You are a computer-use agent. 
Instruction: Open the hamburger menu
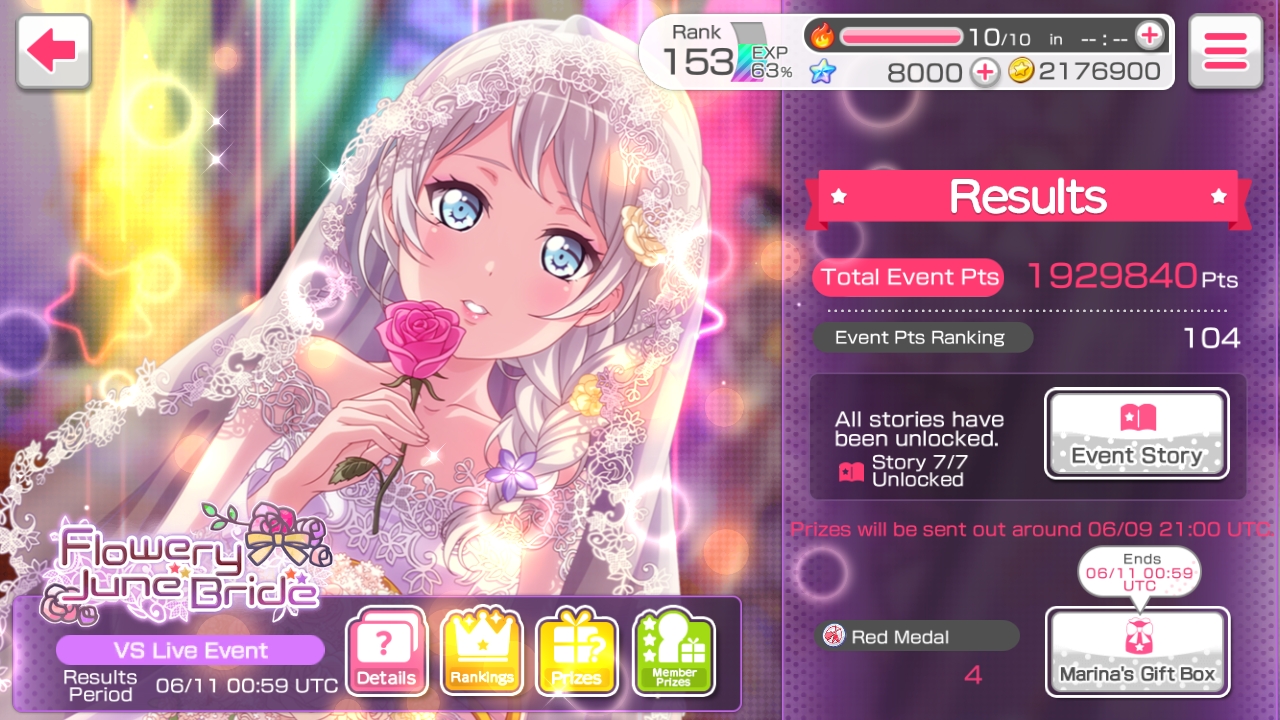pyautogui.click(x=1225, y=51)
